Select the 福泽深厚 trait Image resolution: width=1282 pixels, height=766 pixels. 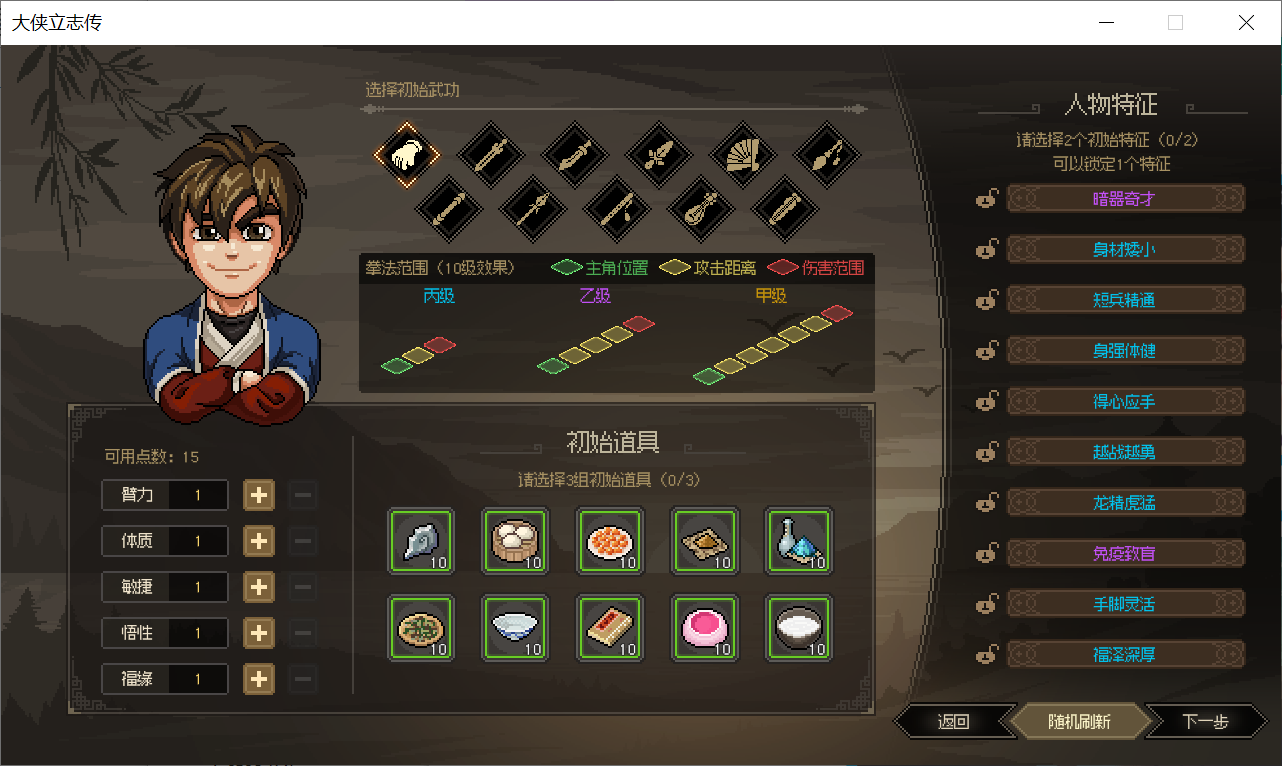[x=1125, y=655]
